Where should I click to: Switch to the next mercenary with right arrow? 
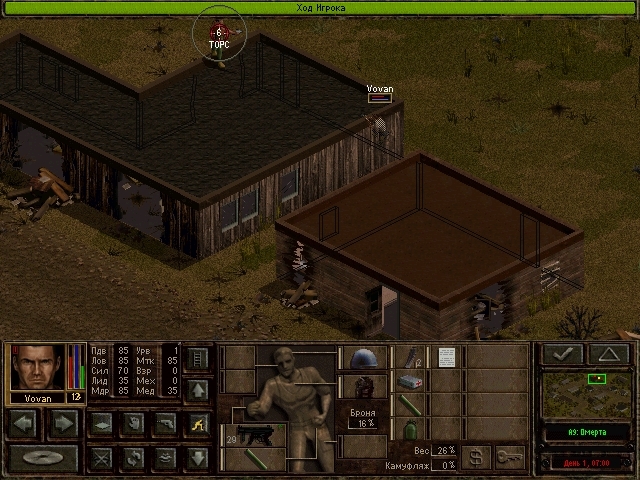[62, 424]
